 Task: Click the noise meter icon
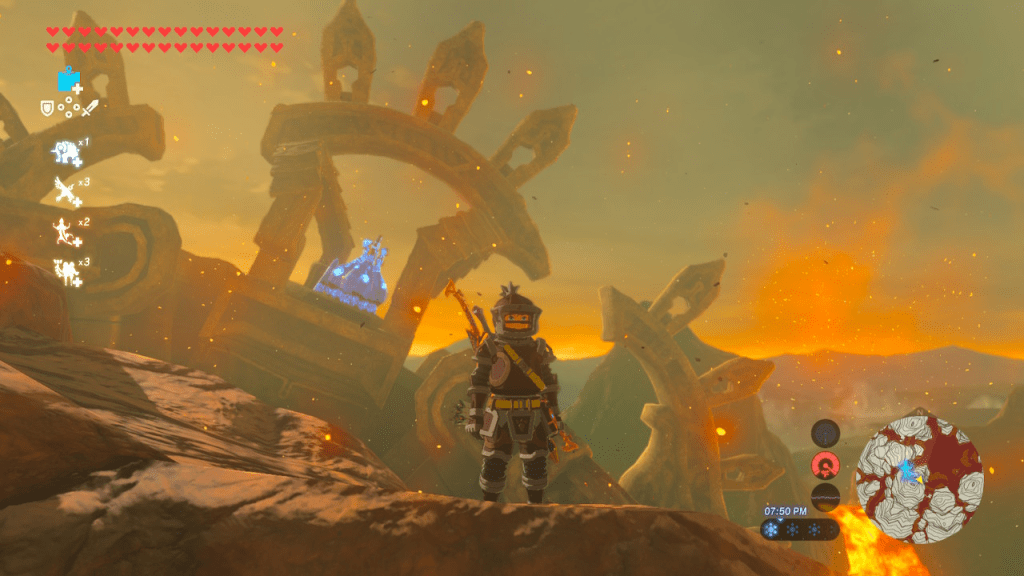point(825,497)
